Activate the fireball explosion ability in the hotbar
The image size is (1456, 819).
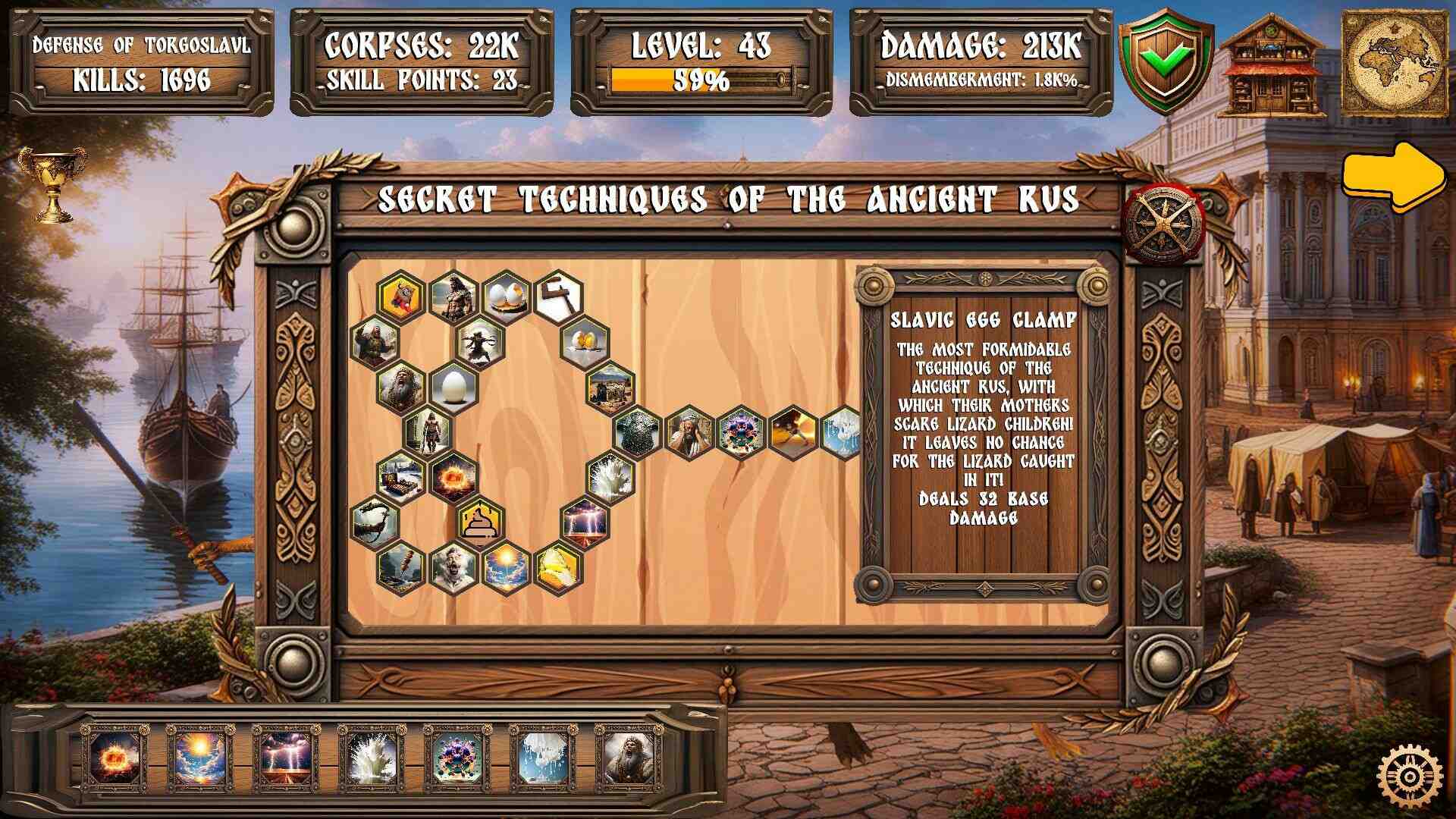tap(115, 757)
